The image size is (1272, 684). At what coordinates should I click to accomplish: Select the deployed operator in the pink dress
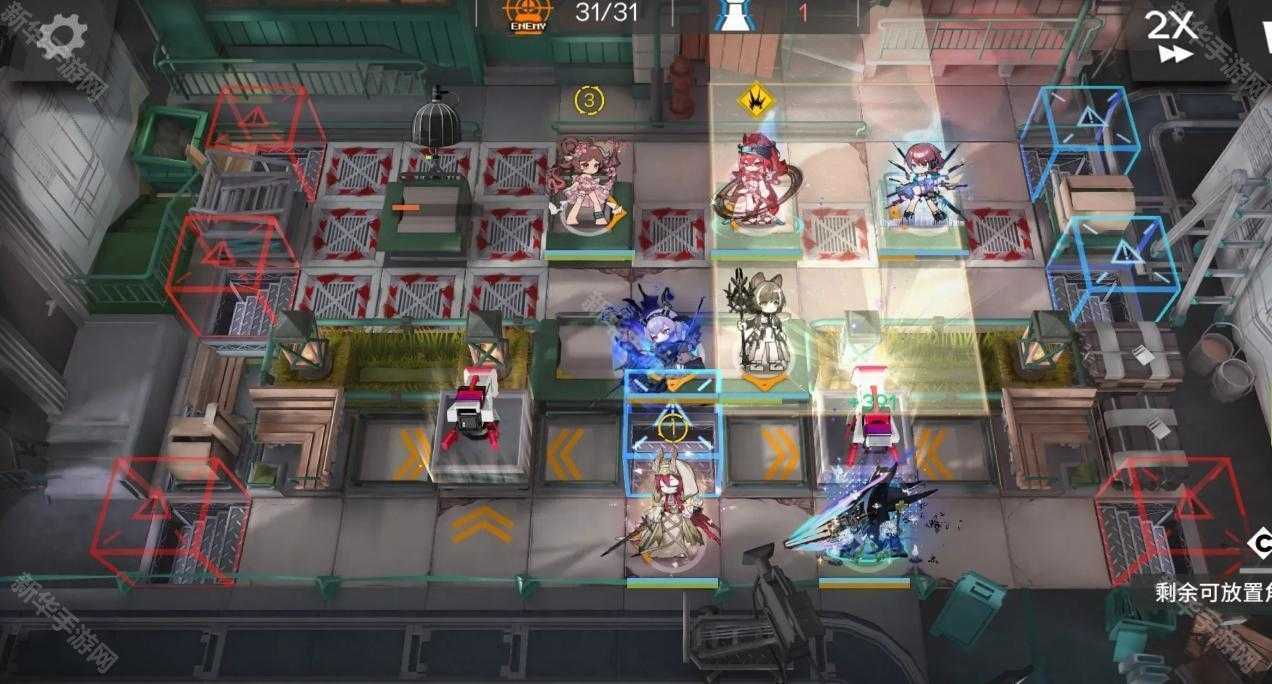coord(587,185)
